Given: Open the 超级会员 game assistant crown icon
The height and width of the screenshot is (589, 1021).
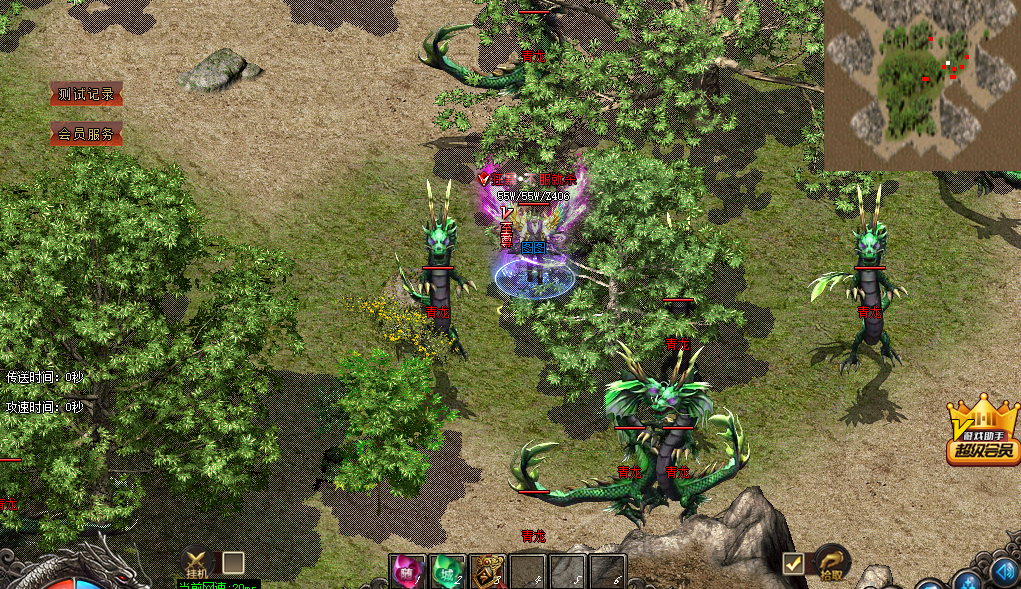Looking at the screenshot, I should 983,433.
